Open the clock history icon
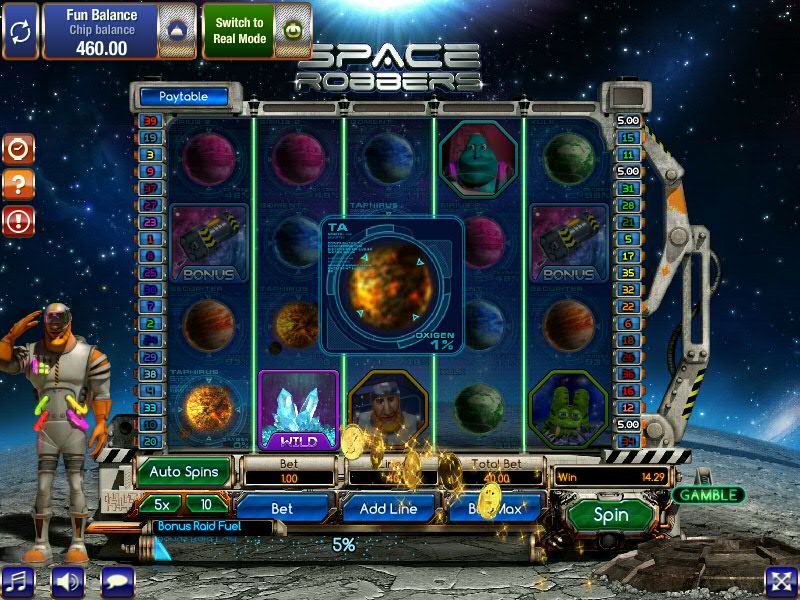 coord(19,149)
